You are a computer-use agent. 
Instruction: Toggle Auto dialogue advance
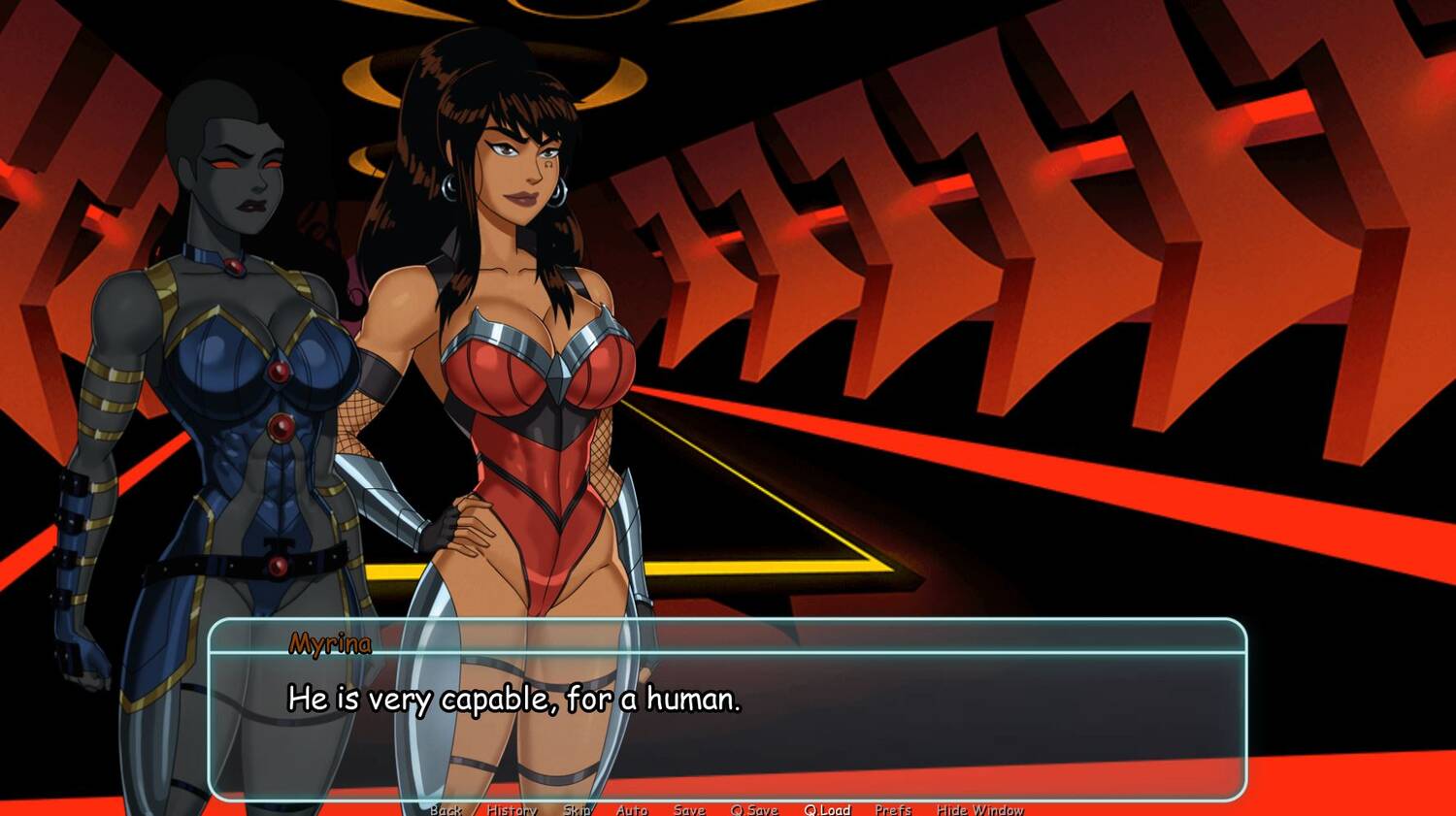pos(632,810)
